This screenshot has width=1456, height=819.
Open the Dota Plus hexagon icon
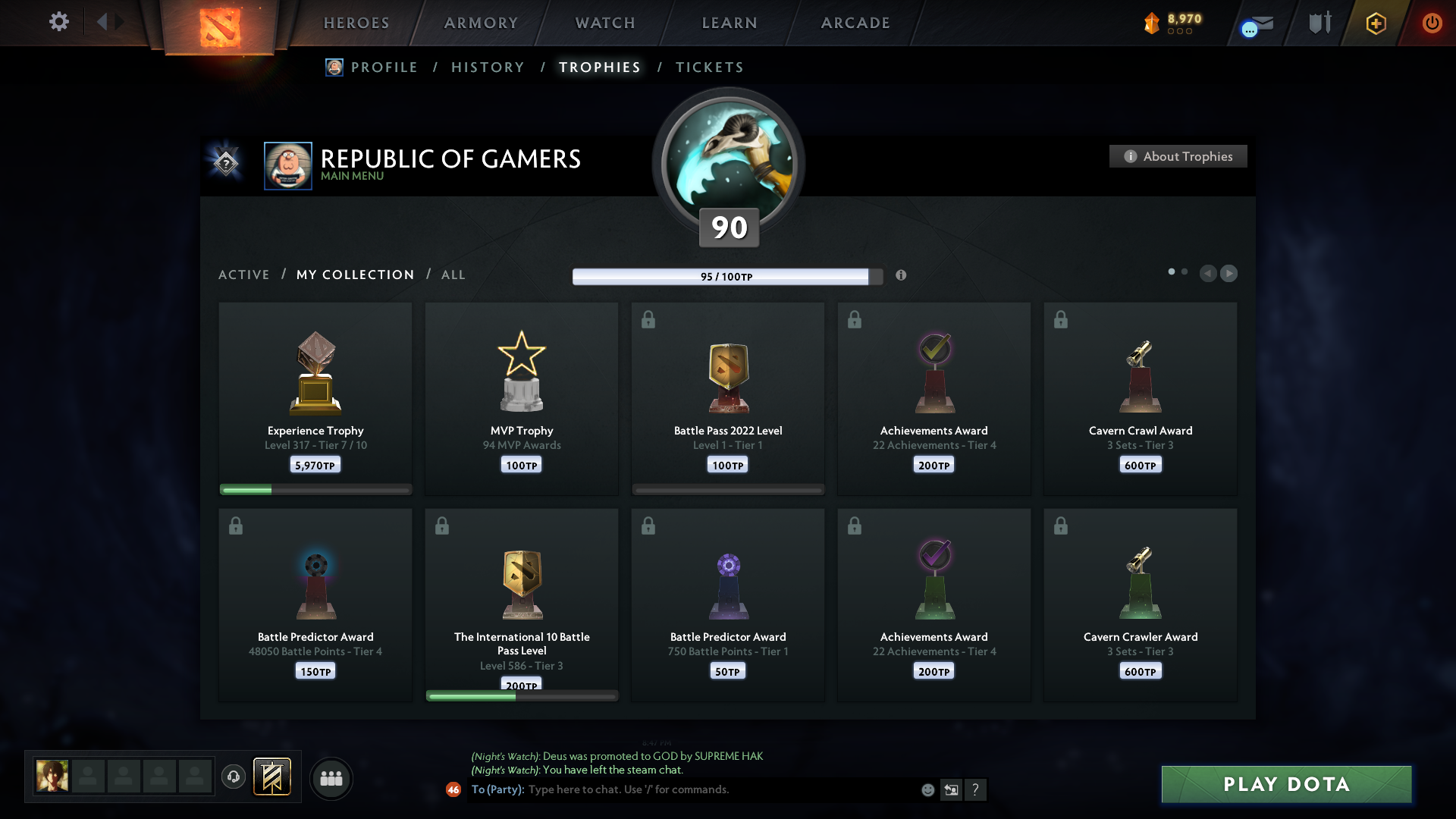[1375, 23]
